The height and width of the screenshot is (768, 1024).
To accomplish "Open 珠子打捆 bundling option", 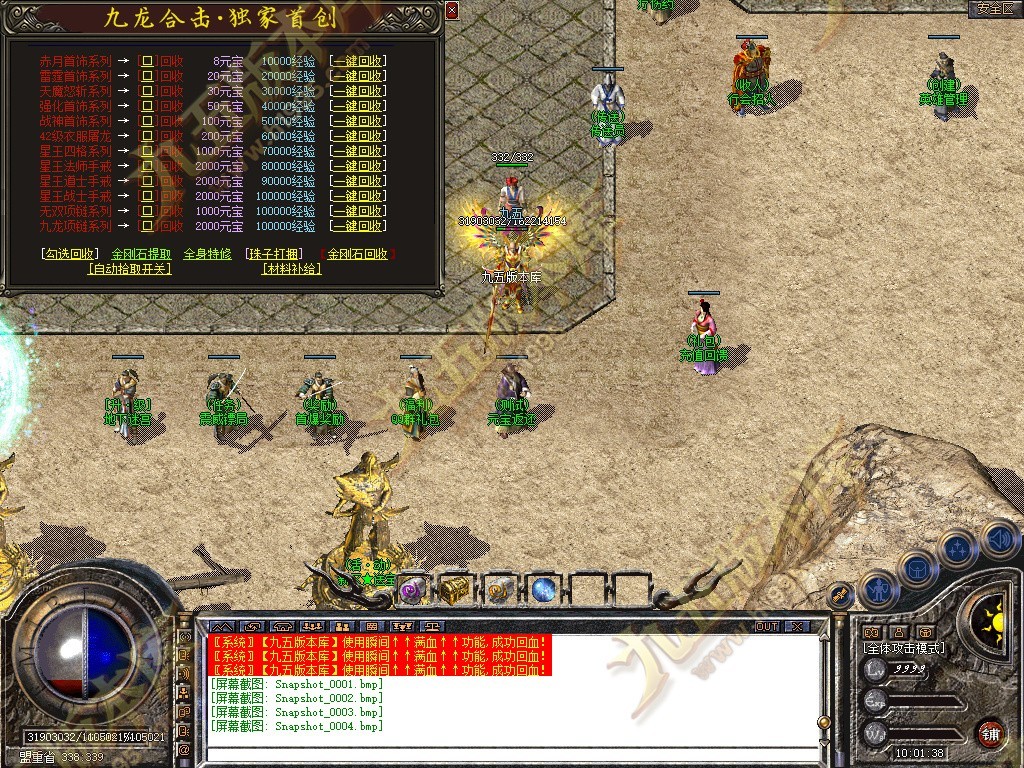I will point(273,254).
